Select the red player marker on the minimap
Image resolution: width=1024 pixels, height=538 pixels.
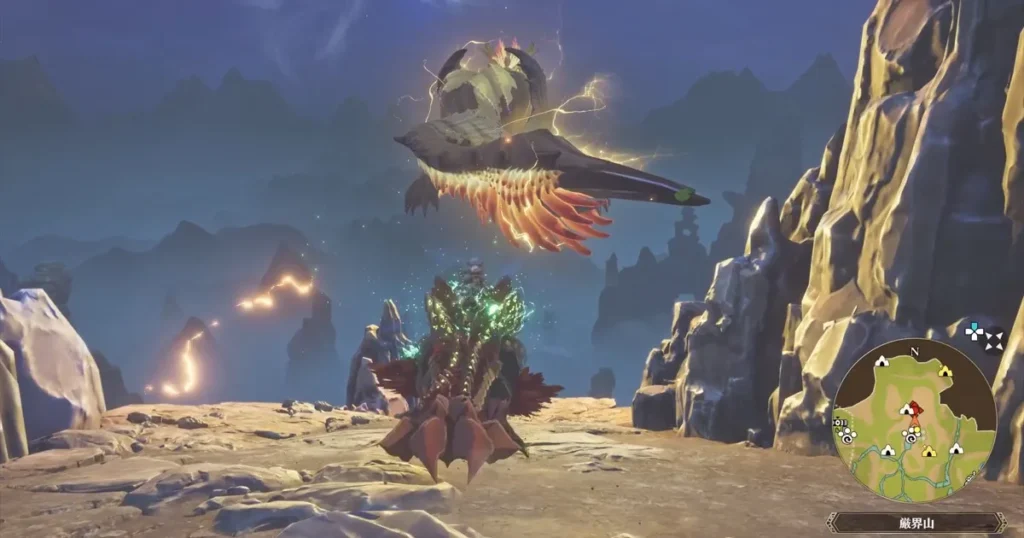tap(910, 410)
